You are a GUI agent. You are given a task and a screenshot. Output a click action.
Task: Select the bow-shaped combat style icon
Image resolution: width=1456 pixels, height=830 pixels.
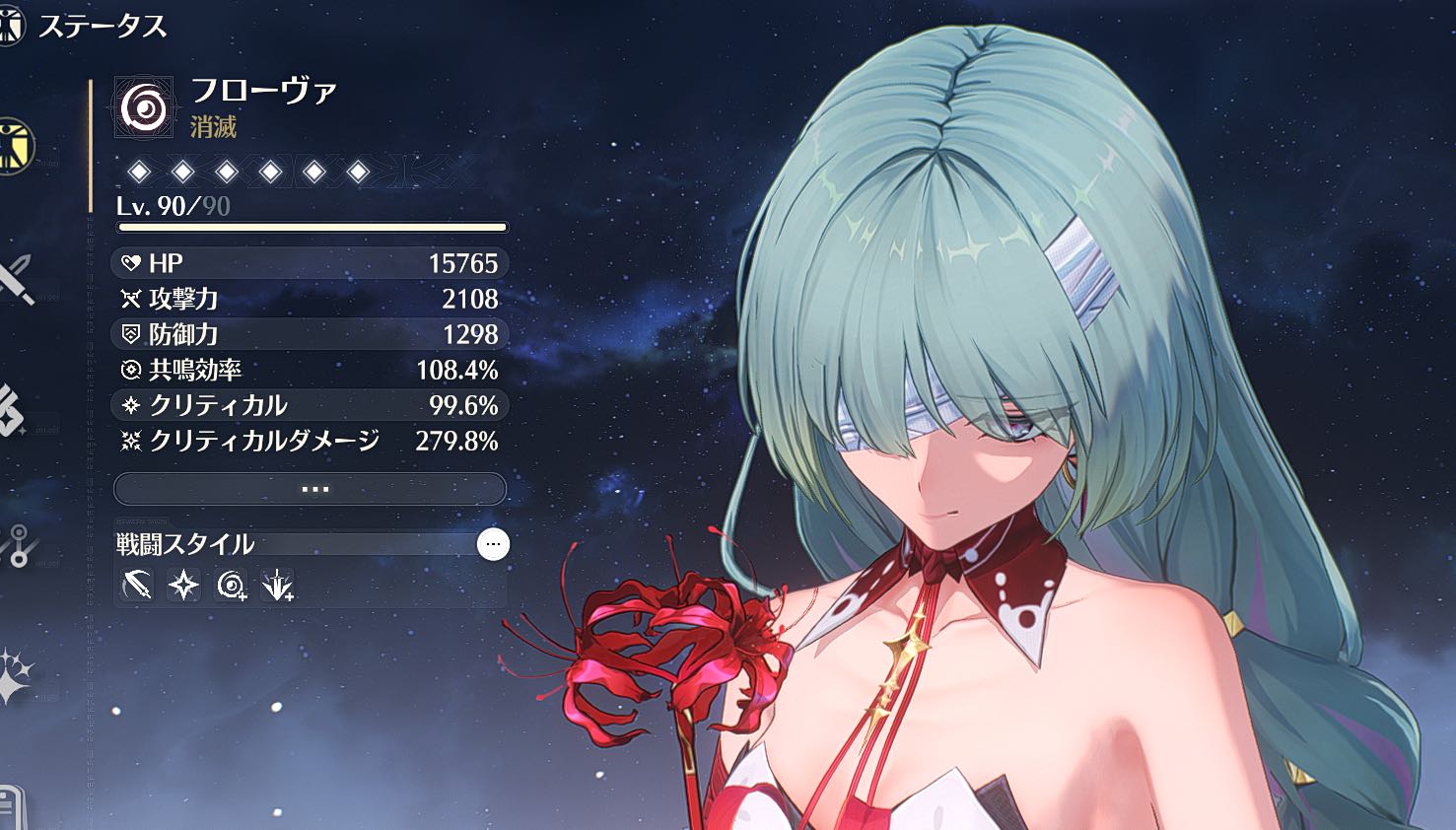click(137, 586)
